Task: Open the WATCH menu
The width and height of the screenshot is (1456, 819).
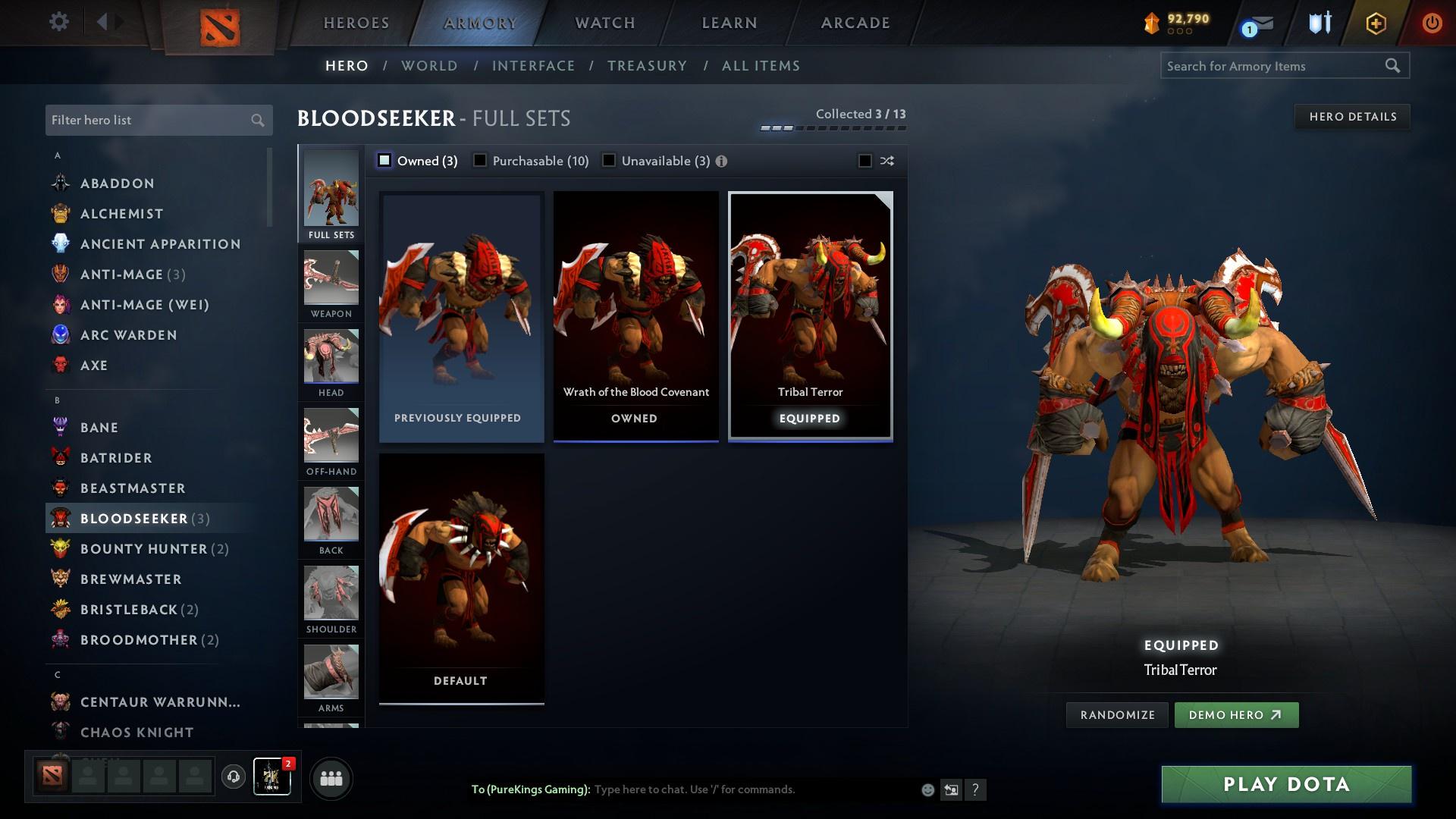Action: coord(603,23)
